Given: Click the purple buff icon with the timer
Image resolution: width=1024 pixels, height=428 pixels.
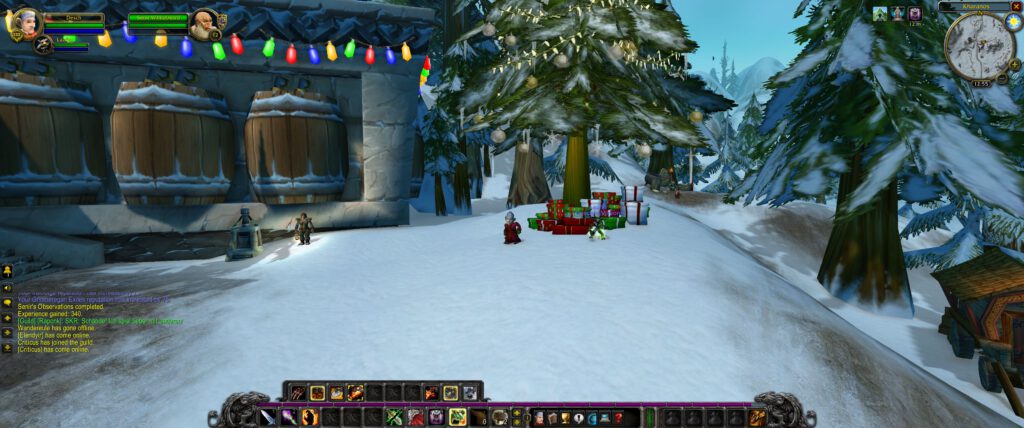Looking at the screenshot, I should pos(914,13).
